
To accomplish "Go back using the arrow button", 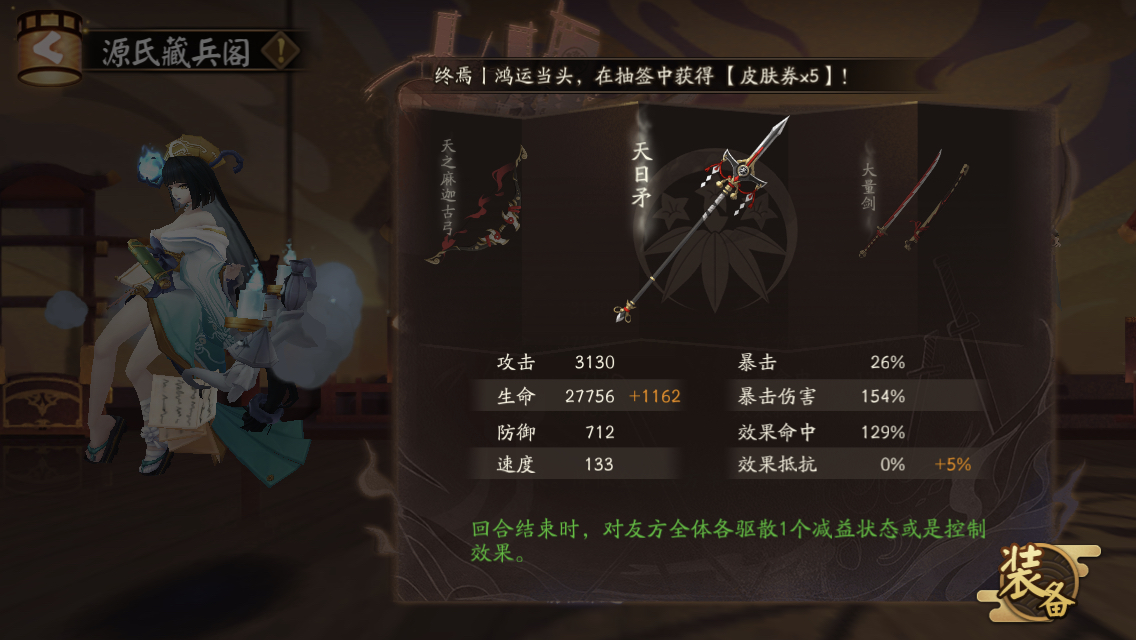I will pyautogui.click(x=48, y=48).
